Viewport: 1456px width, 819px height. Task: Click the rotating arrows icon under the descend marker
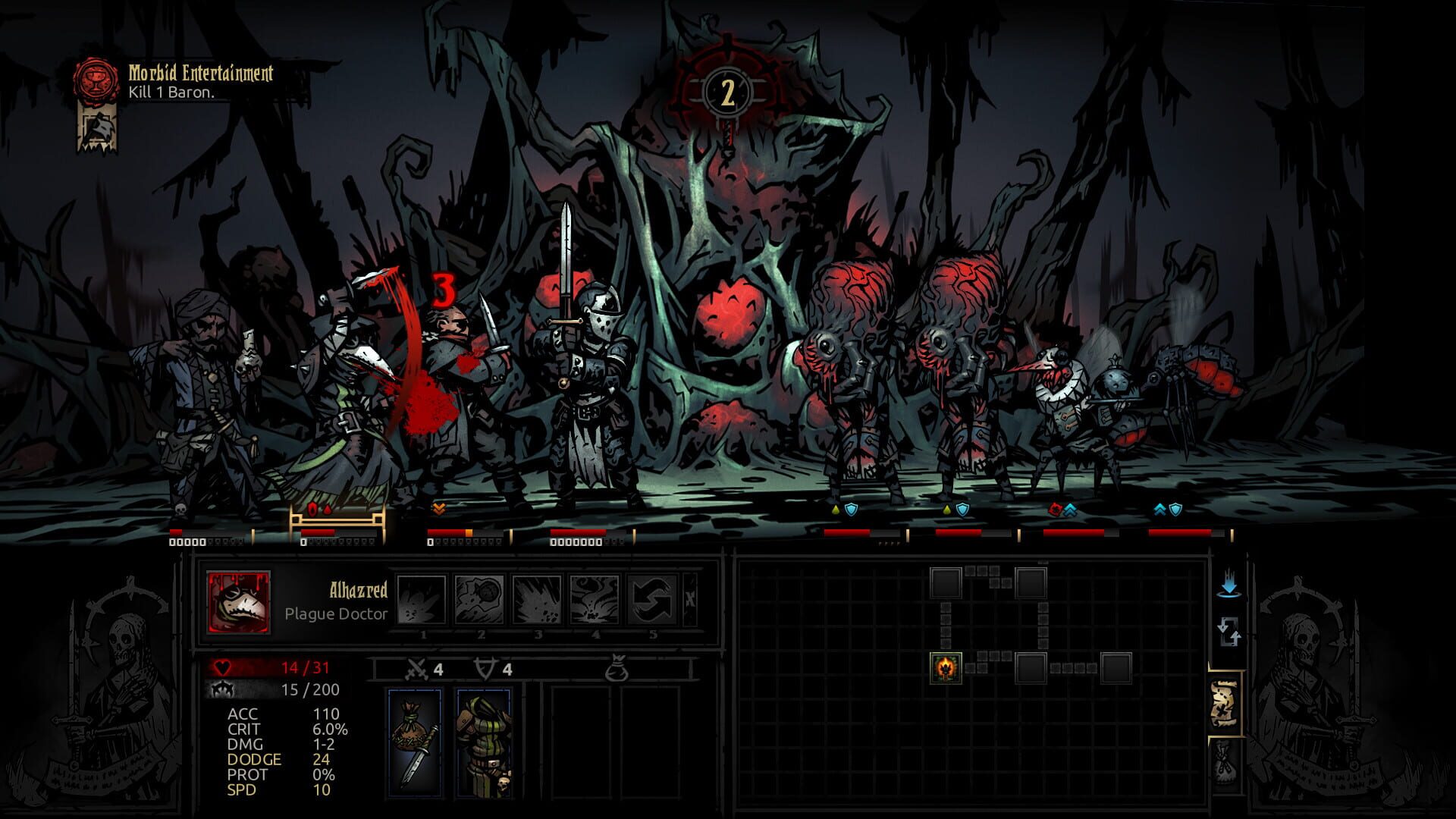[x=1230, y=631]
